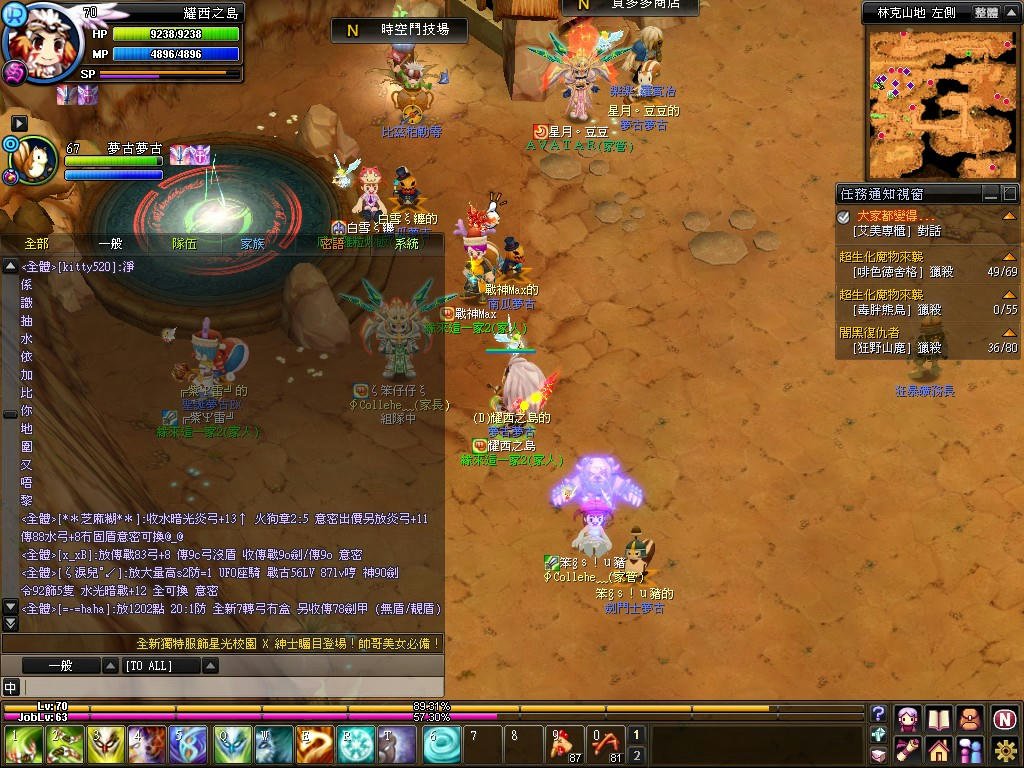Minimize the 任務通知視窗 quest window
1024x768 pixels.
pyautogui.click(x=990, y=194)
